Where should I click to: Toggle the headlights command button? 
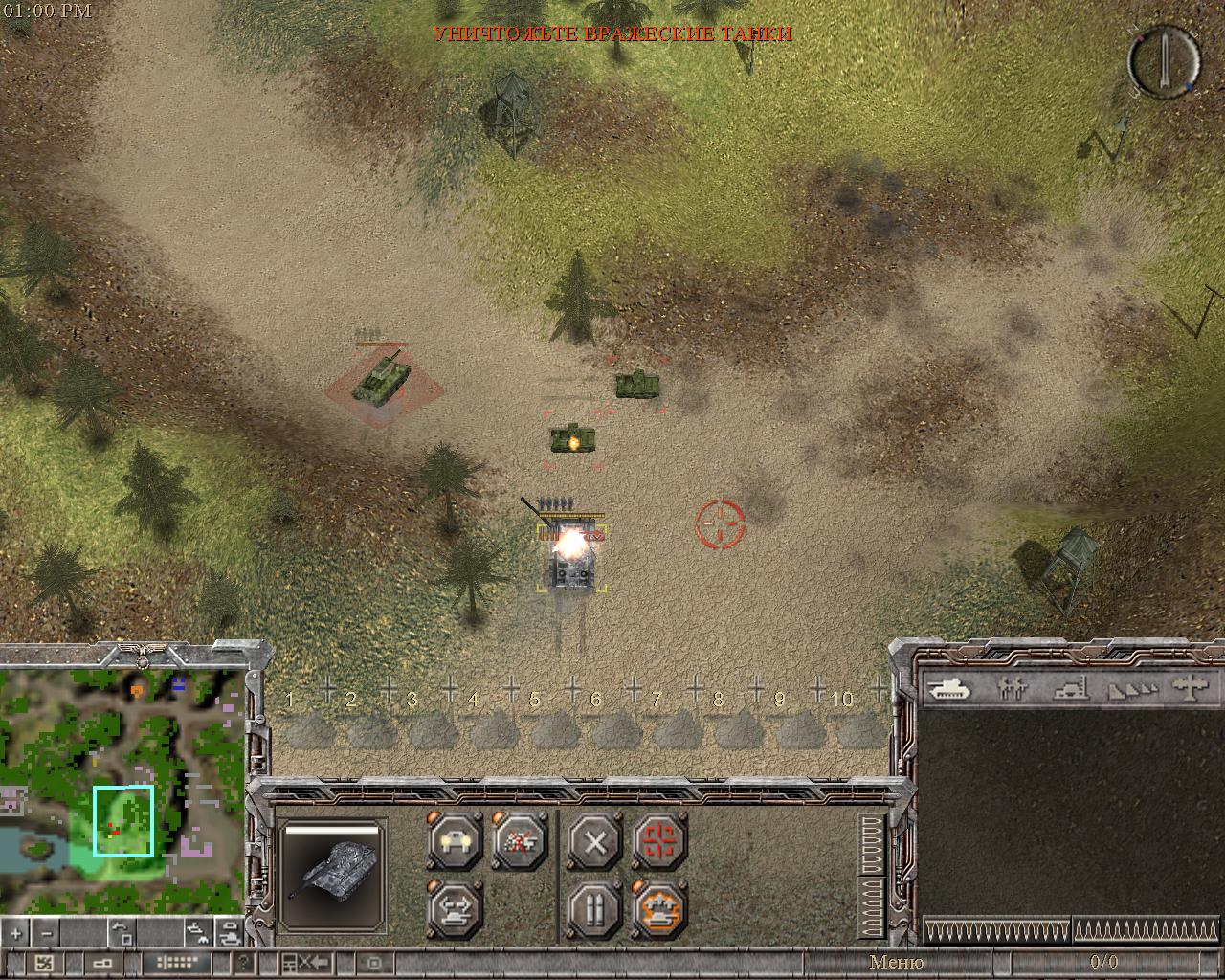455,842
